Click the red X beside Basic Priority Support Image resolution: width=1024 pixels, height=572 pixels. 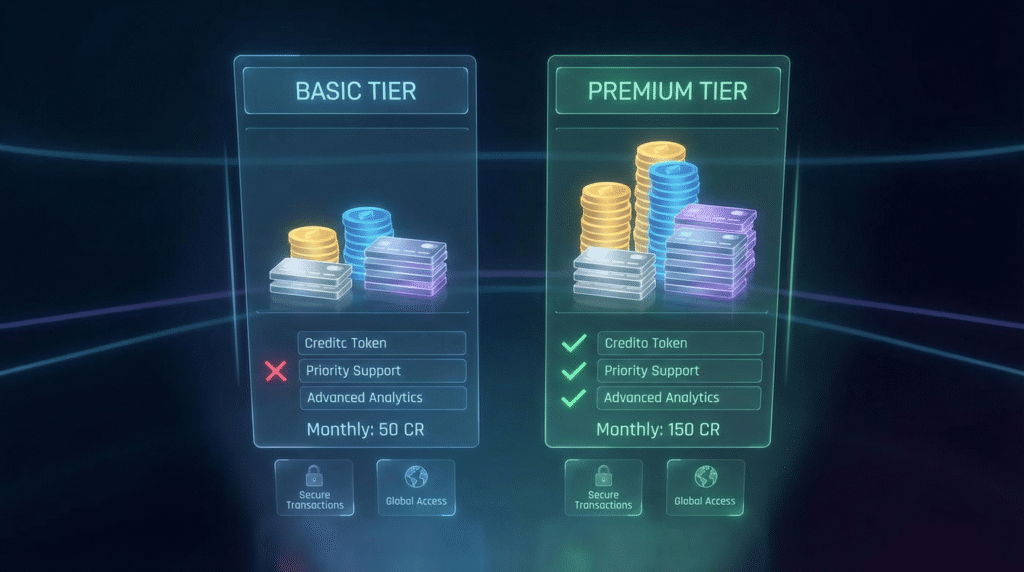click(275, 372)
